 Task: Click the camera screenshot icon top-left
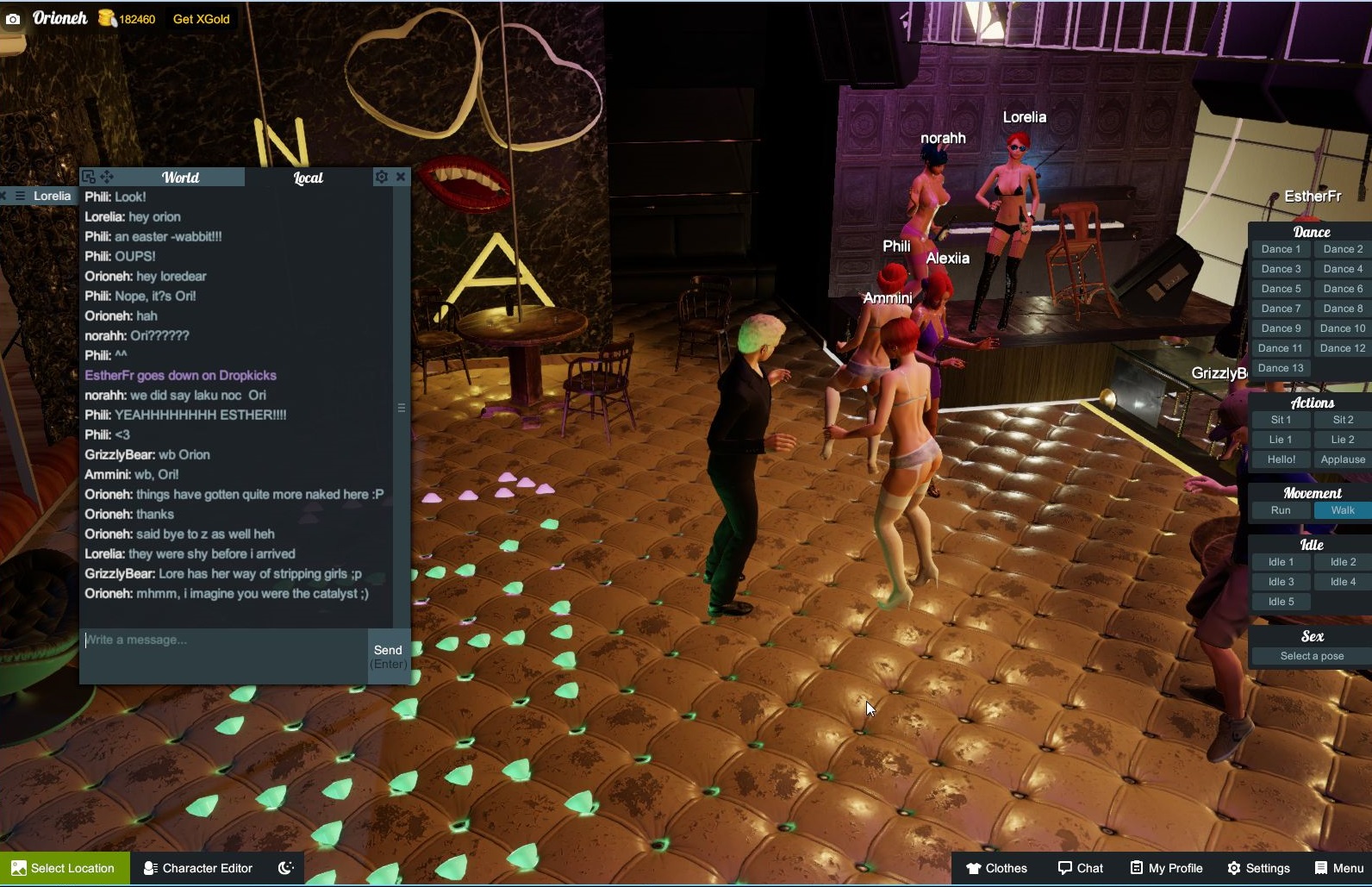point(12,17)
